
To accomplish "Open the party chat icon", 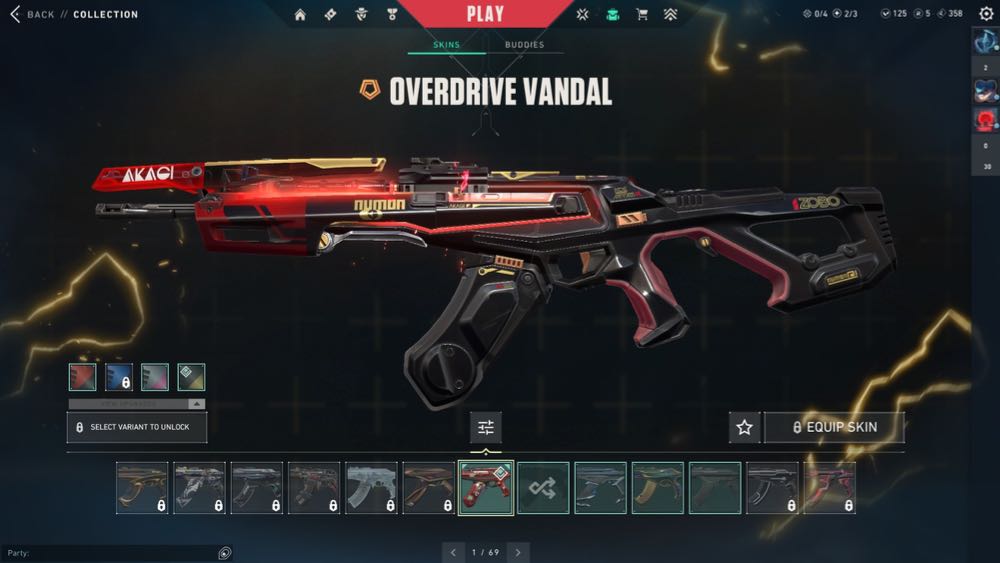I will (225, 553).
